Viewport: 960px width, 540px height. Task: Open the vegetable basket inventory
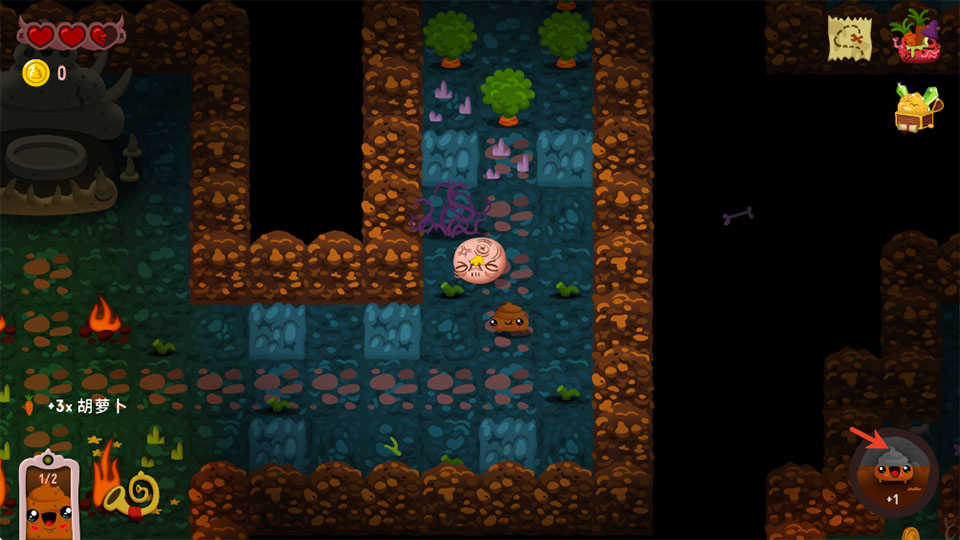(x=912, y=37)
